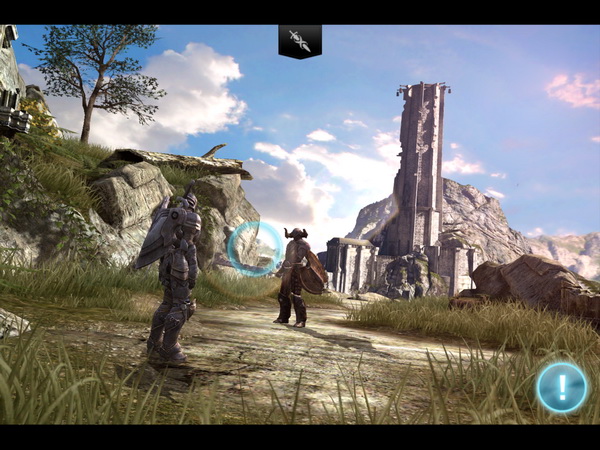
Task: Activate the blue exclamation mark button
Action: coord(561,387)
